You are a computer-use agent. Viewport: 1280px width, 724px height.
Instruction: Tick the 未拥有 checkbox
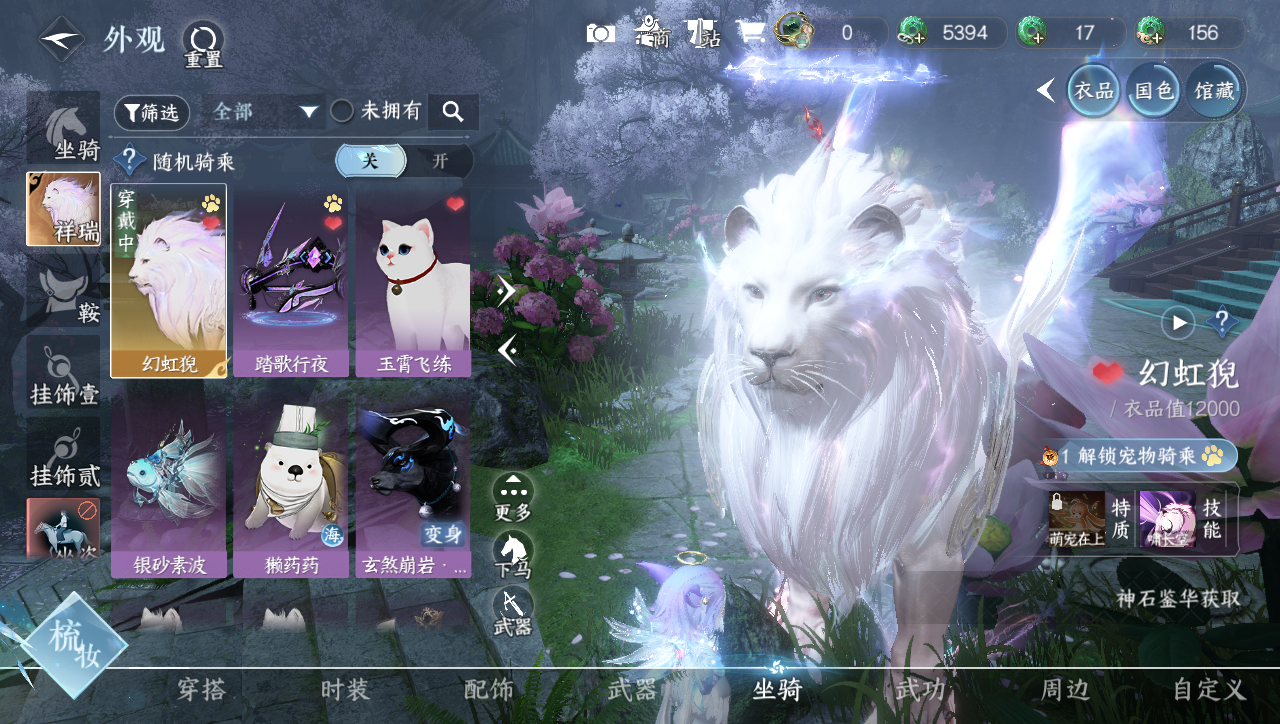click(x=342, y=112)
